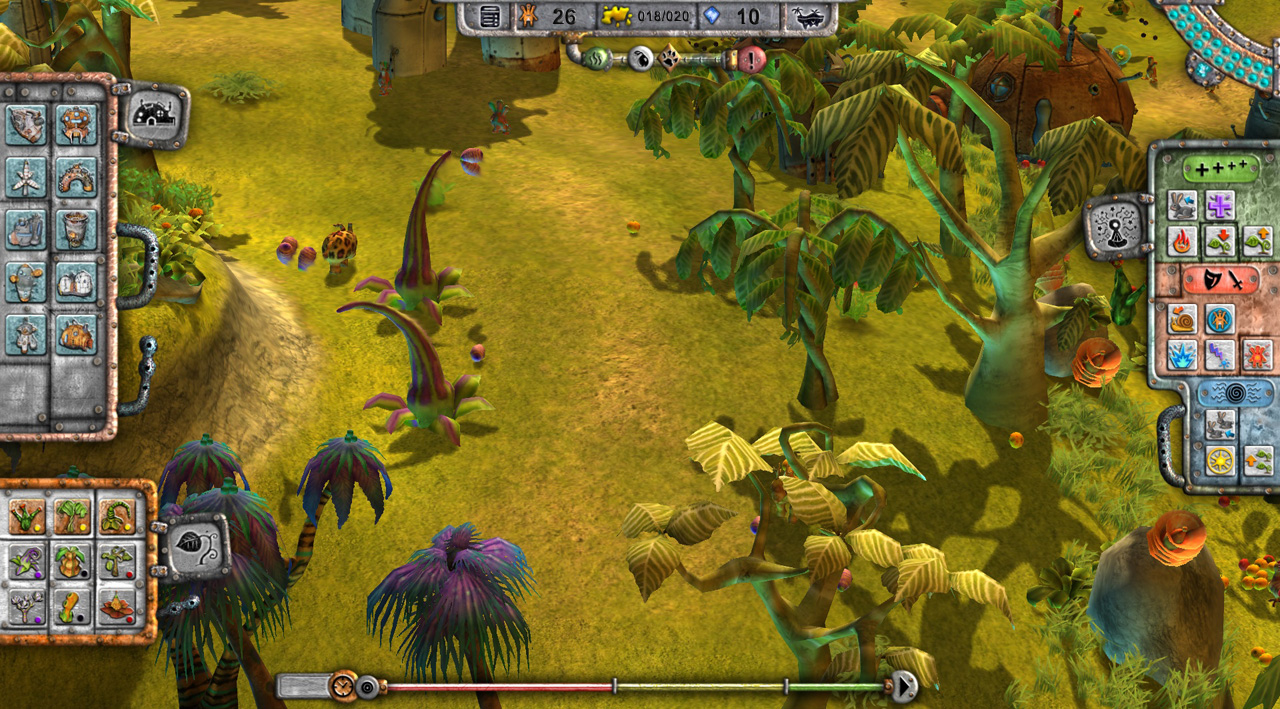Cast the purple cross healing spell
This screenshot has height=709, width=1280.
tap(1219, 205)
